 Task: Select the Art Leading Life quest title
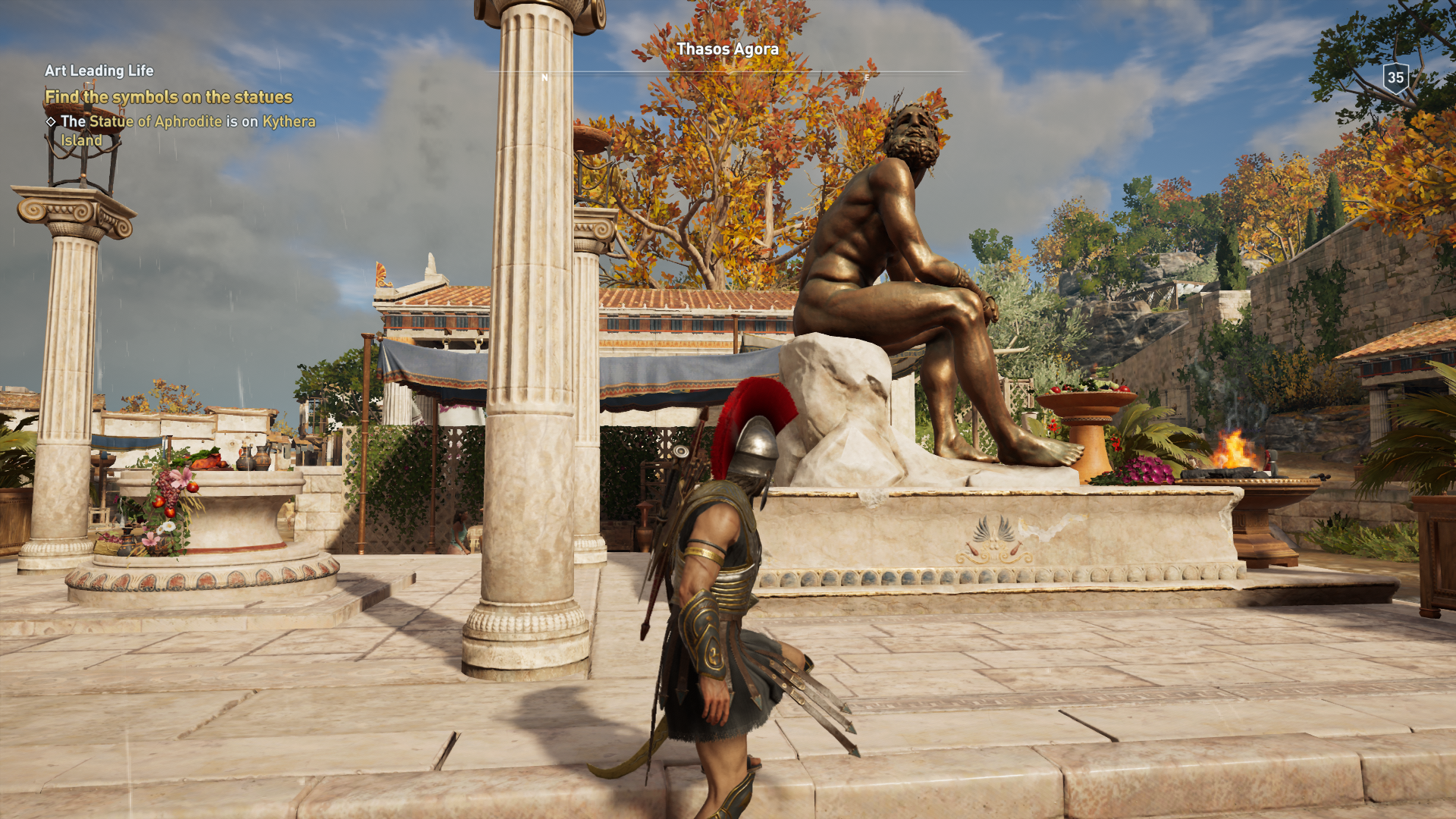pyautogui.click(x=99, y=71)
